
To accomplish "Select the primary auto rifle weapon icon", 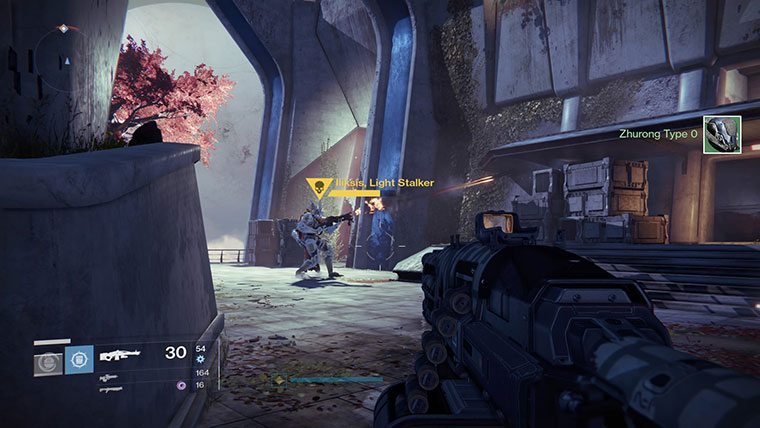I will (x=118, y=354).
